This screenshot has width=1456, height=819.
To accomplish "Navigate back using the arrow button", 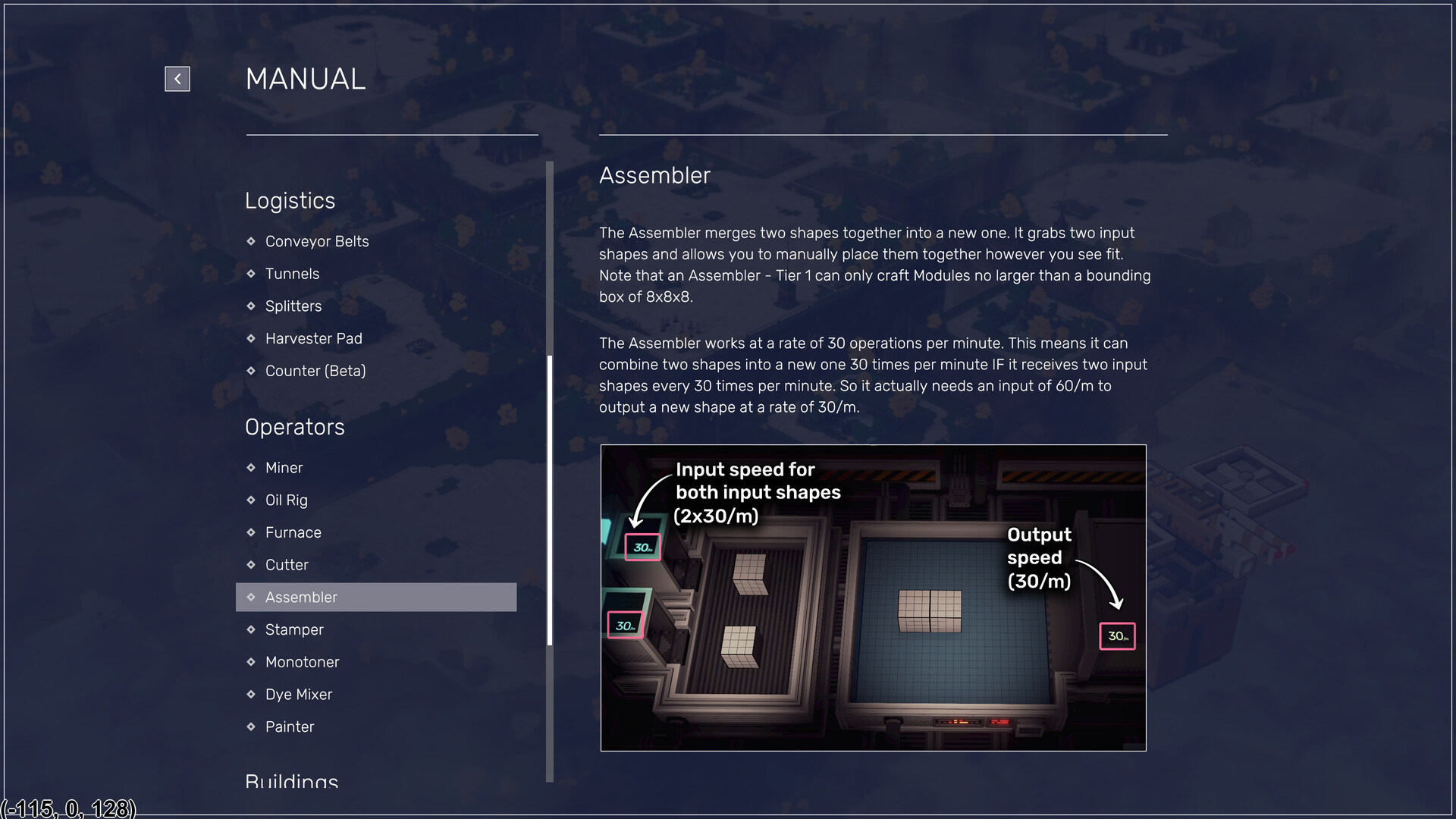I will pos(177,78).
